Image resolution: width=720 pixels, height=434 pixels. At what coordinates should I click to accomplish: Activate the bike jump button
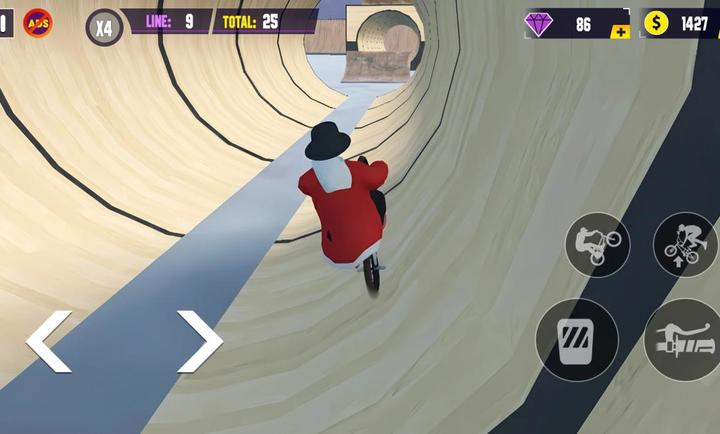[685, 244]
